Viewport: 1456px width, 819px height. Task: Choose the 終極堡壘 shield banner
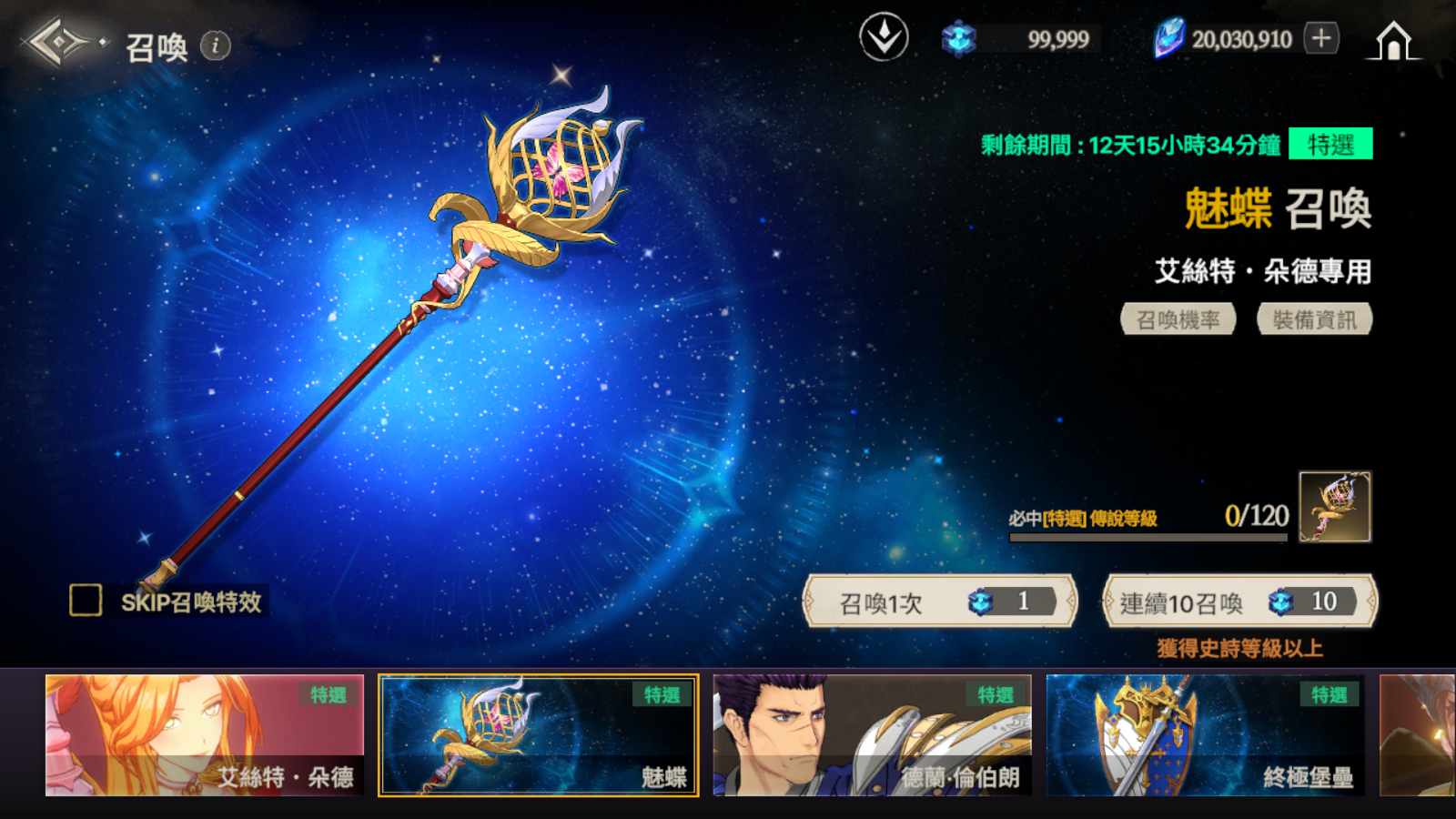pos(1205,735)
